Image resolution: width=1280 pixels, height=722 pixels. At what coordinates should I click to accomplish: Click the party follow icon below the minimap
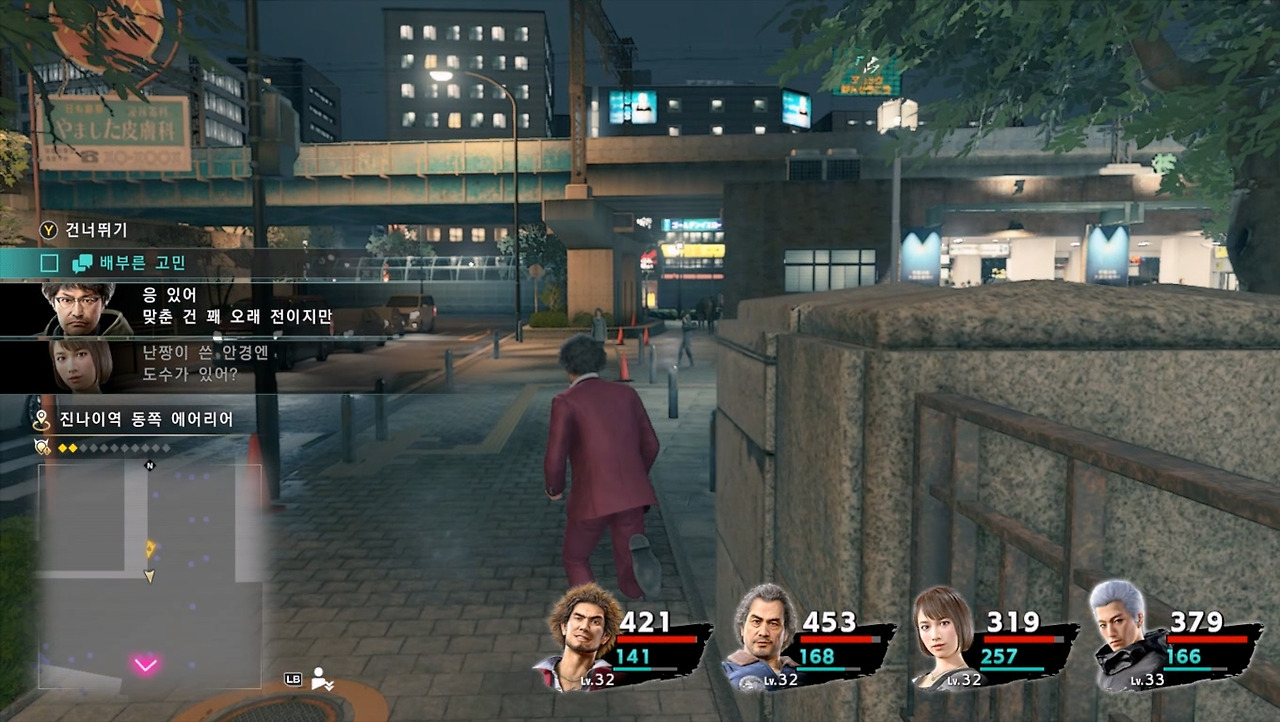pos(322,679)
